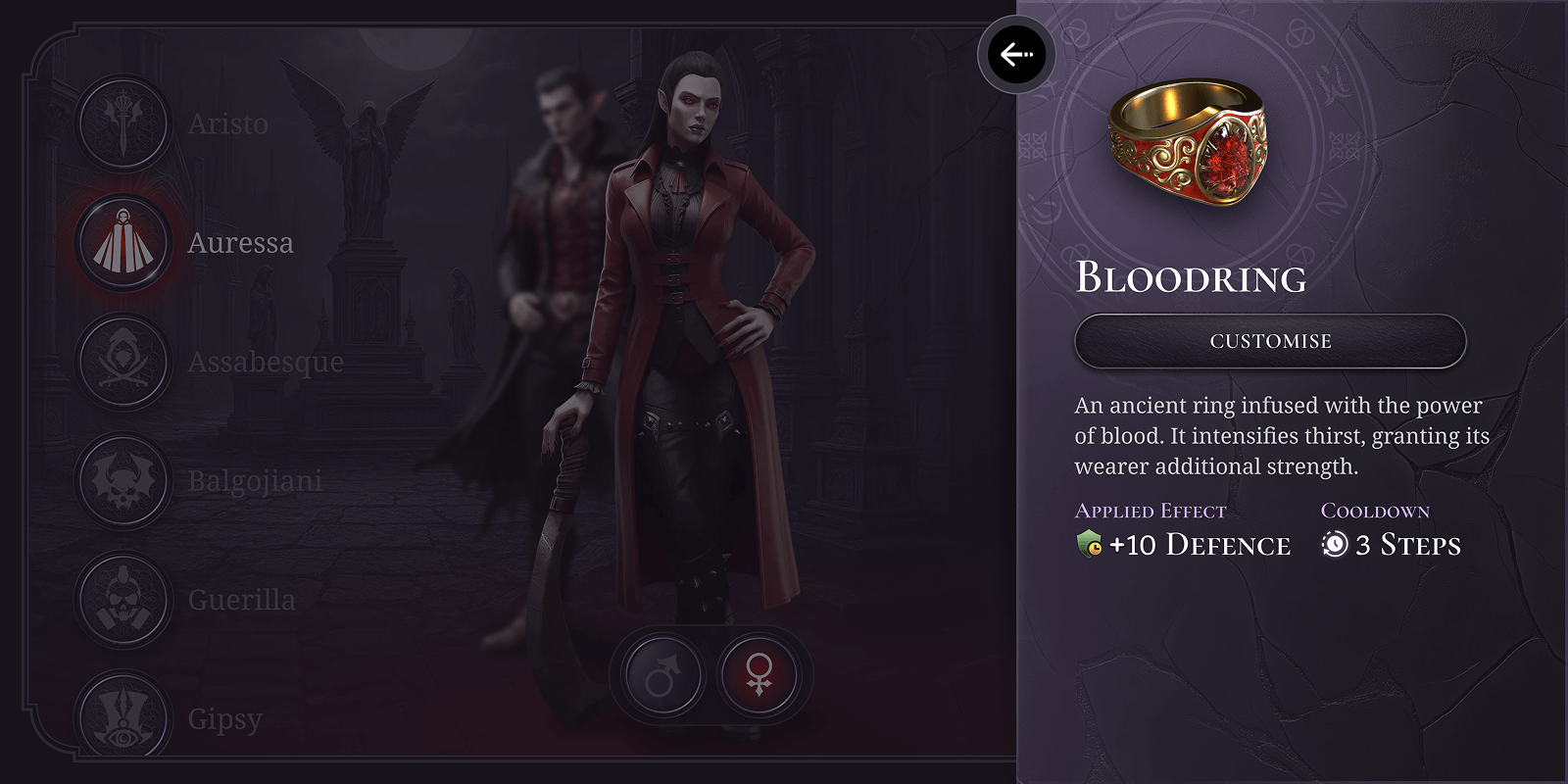Open the Applied Effect section
This screenshot has width=1568, height=784.
pyautogui.click(x=1151, y=511)
